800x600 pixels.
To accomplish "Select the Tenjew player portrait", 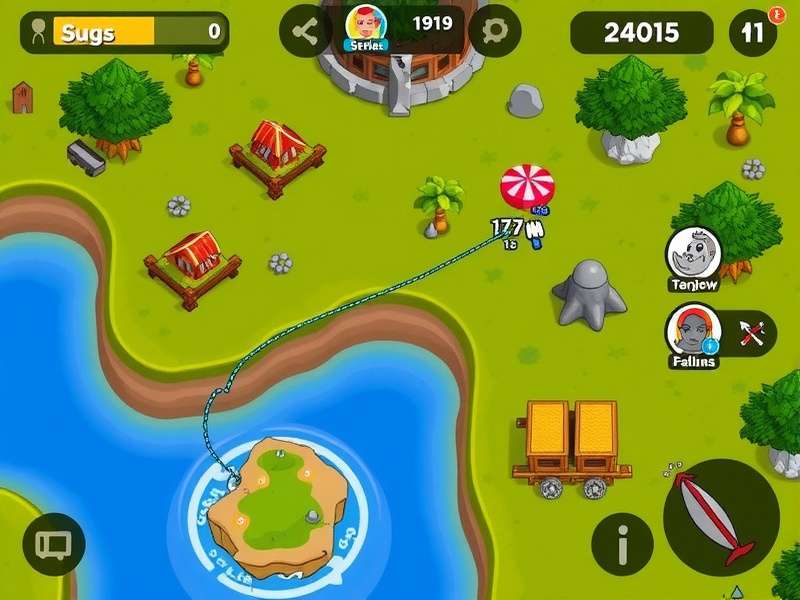I will coord(693,254).
